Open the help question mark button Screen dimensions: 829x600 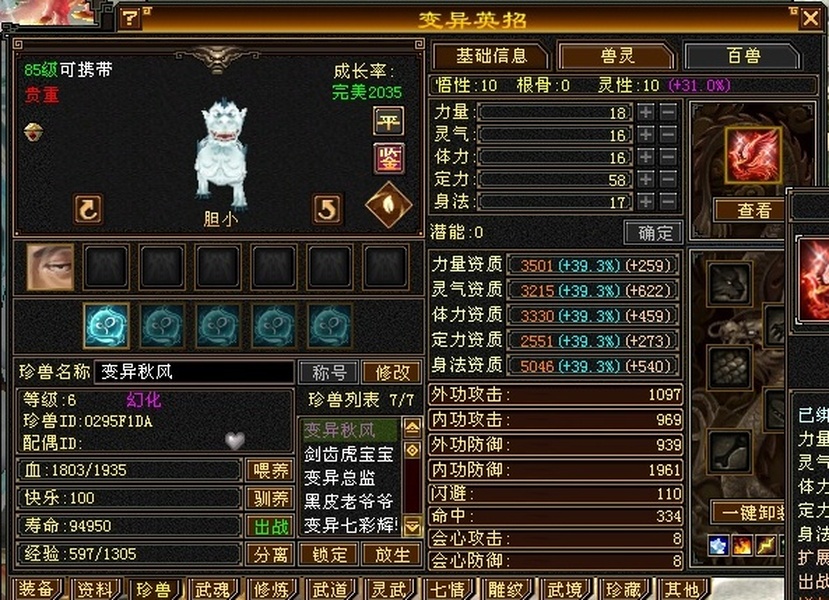(x=130, y=19)
